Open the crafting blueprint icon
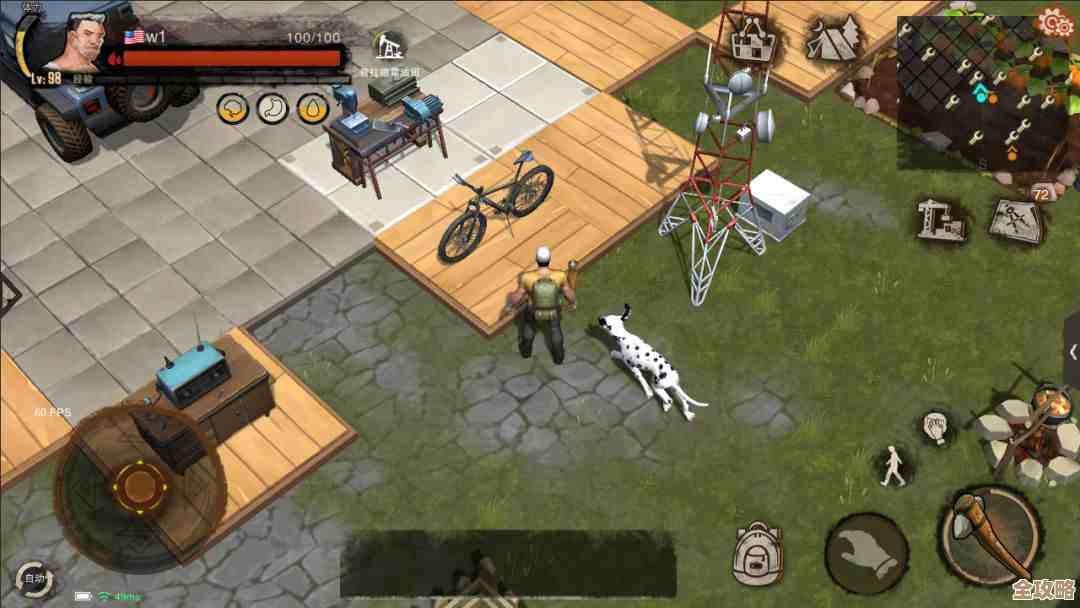1080x608 pixels. 754,40
